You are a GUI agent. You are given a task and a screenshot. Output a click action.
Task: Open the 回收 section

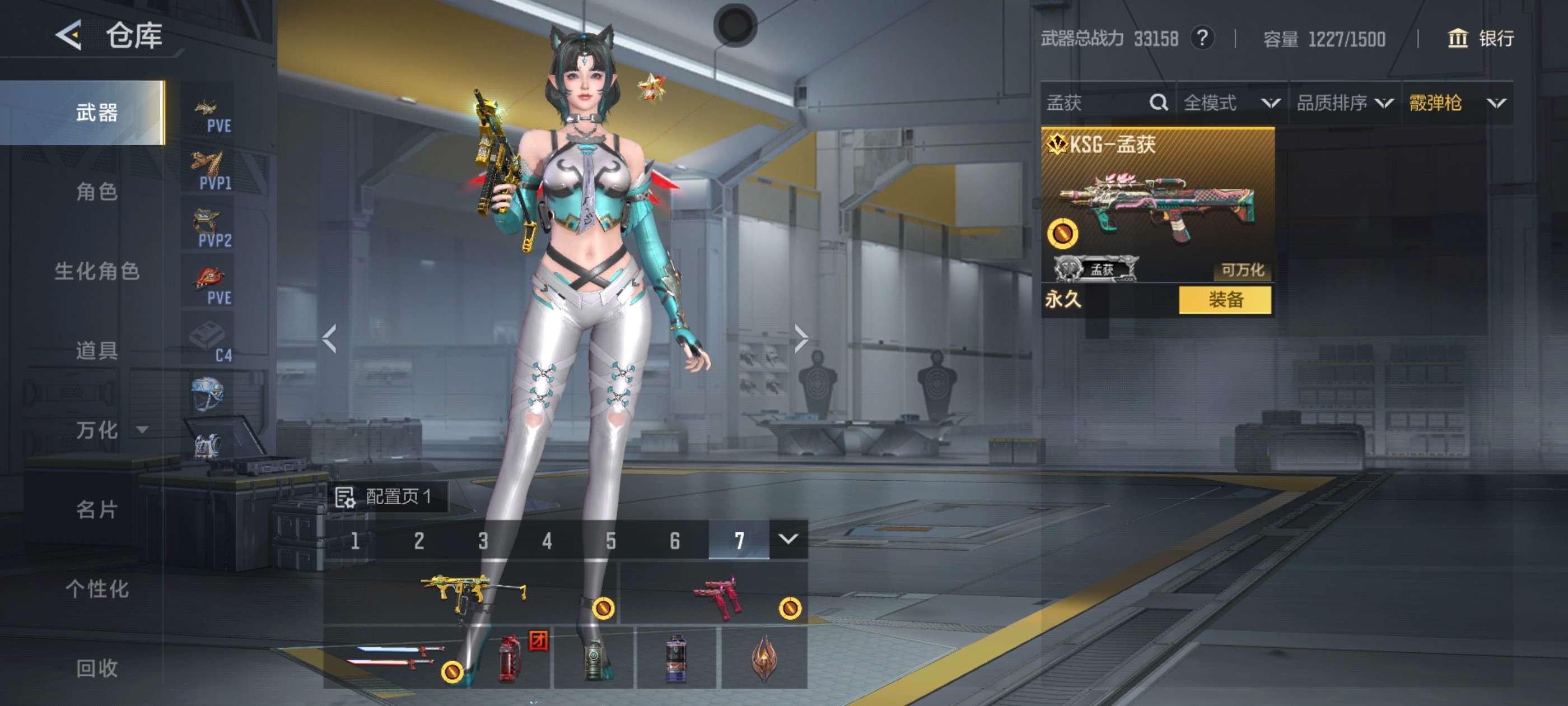(x=96, y=668)
